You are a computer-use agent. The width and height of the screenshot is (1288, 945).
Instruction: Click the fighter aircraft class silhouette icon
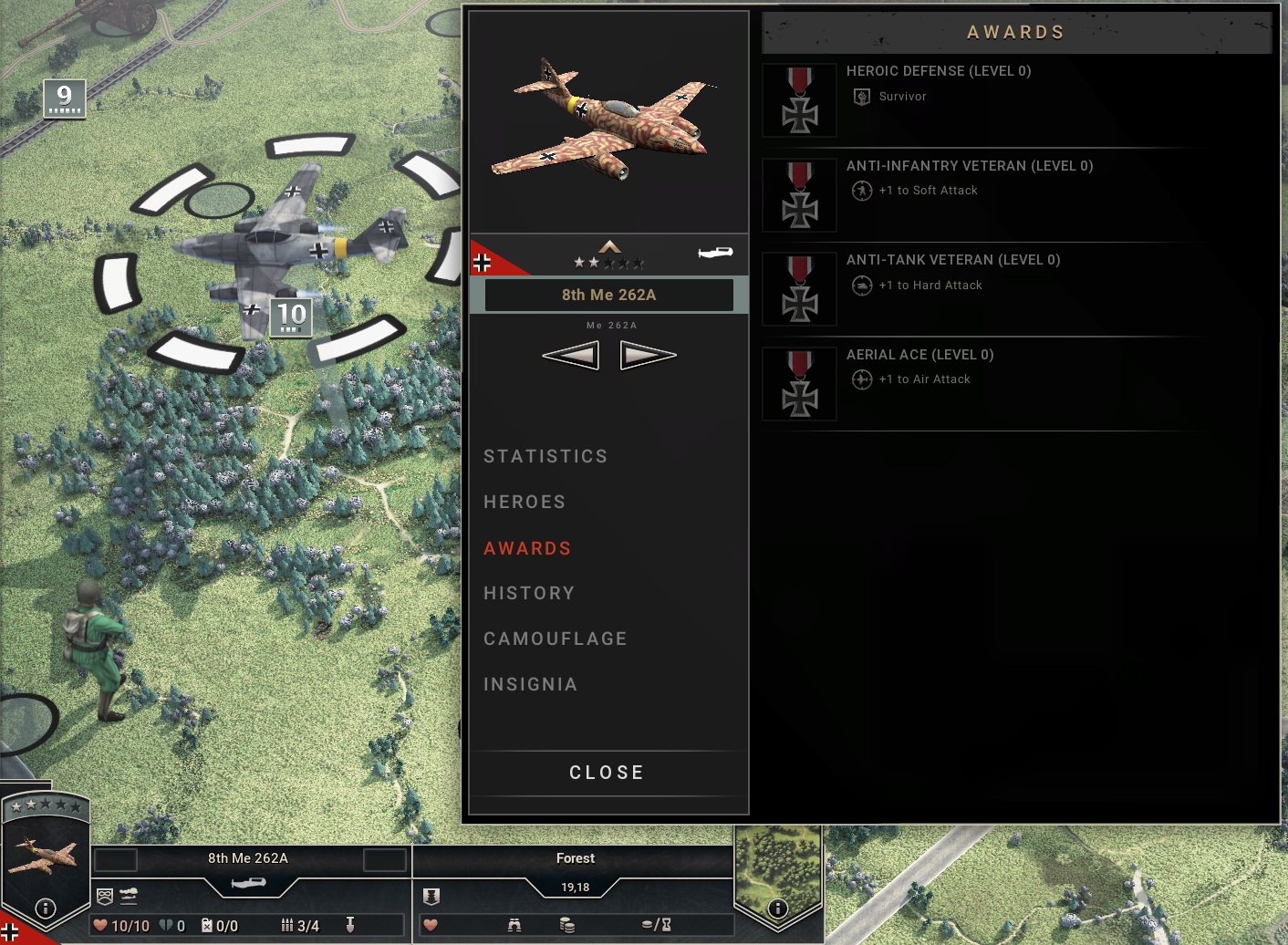point(717,254)
